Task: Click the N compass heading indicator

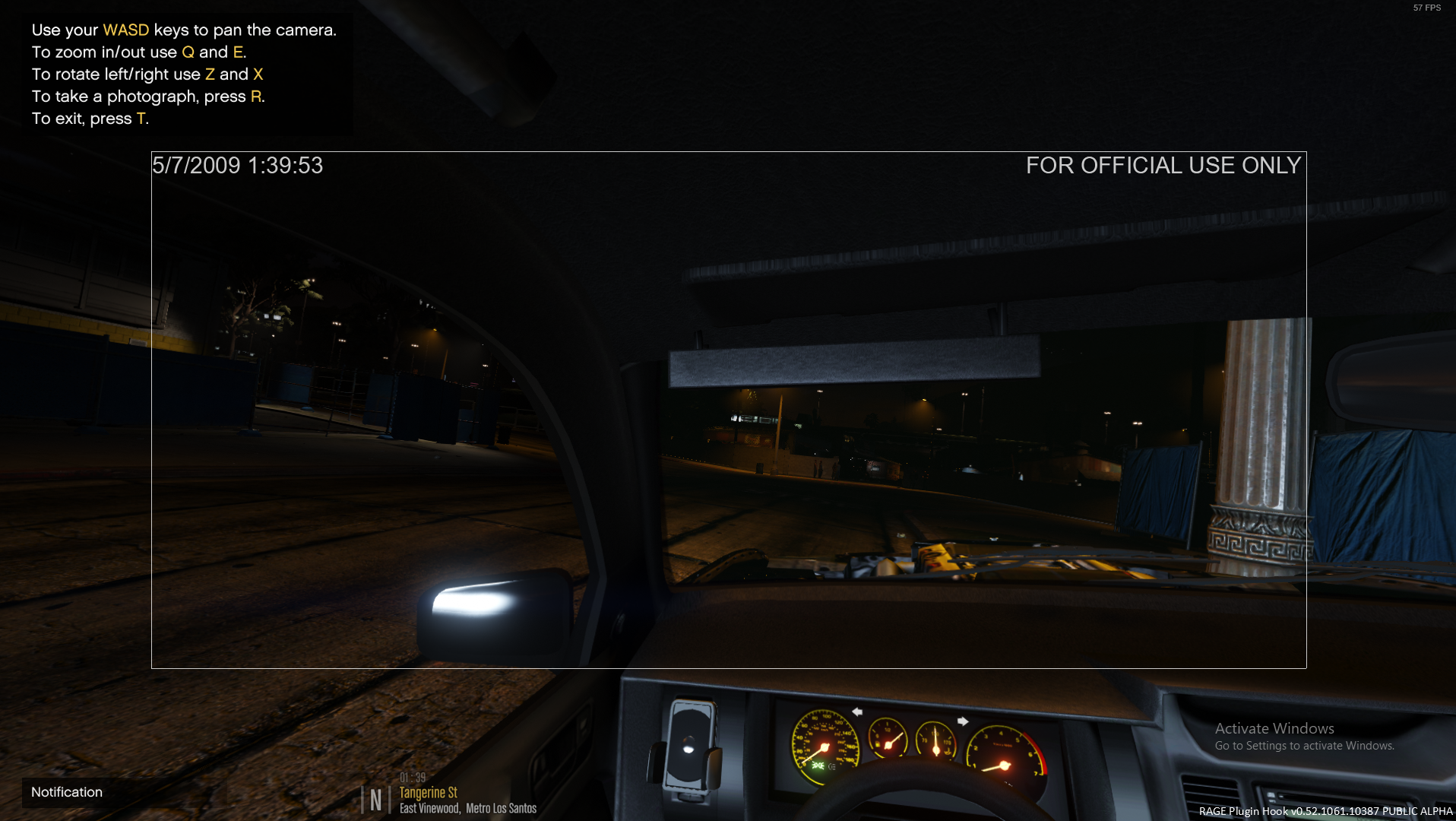Action: click(375, 800)
